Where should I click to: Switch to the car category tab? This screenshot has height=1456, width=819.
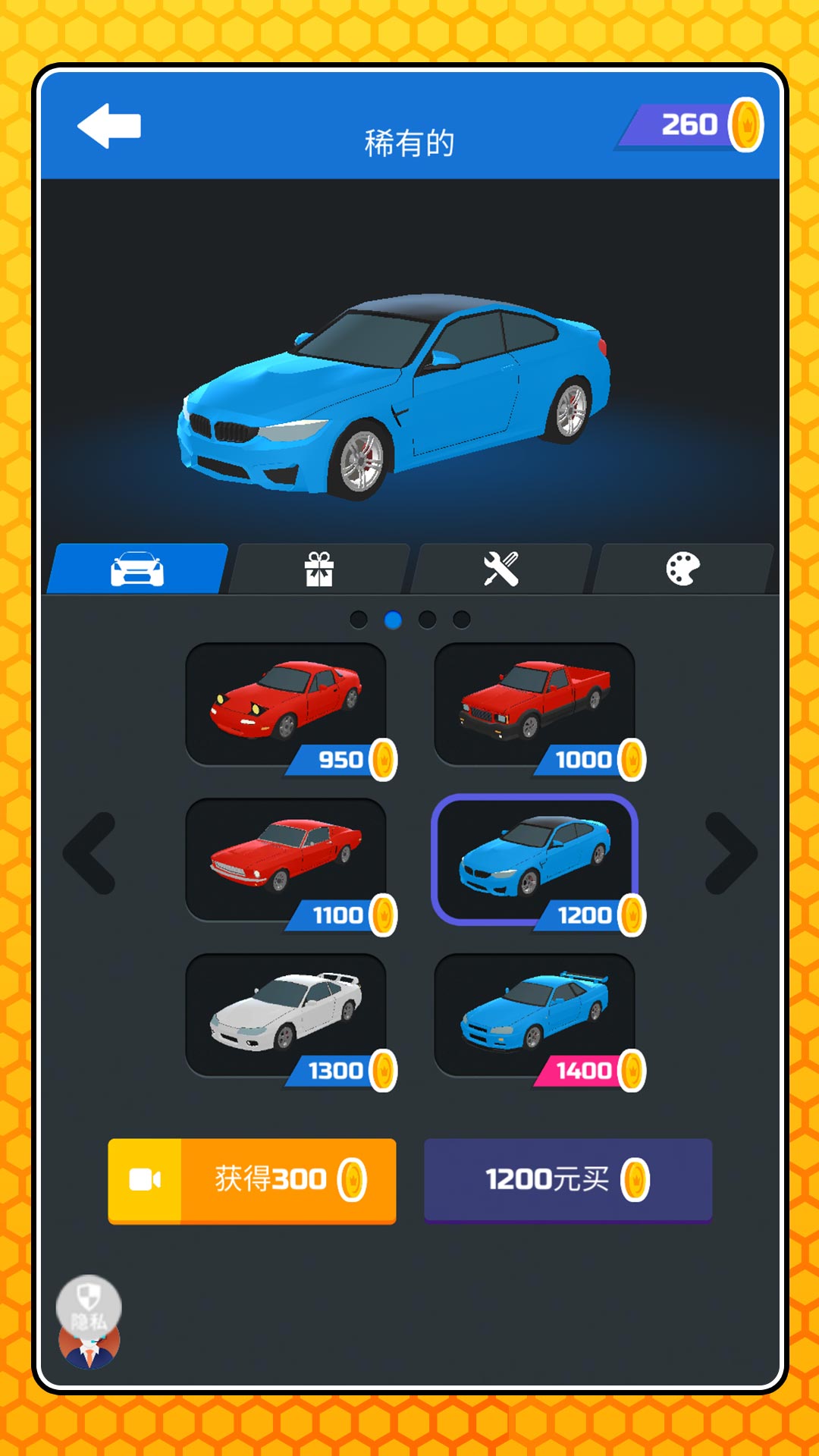(137, 569)
